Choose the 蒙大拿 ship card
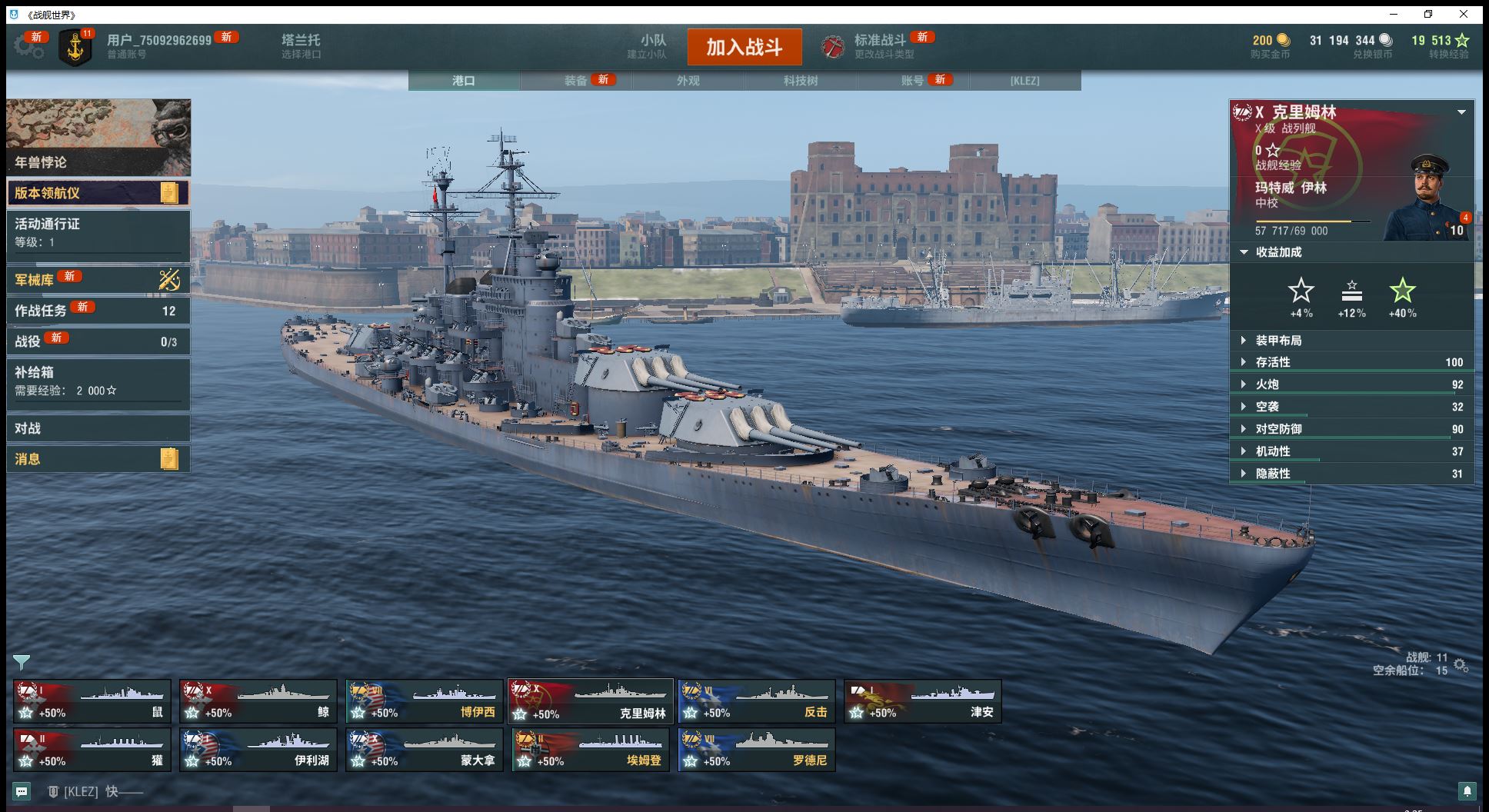 tap(424, 750)
